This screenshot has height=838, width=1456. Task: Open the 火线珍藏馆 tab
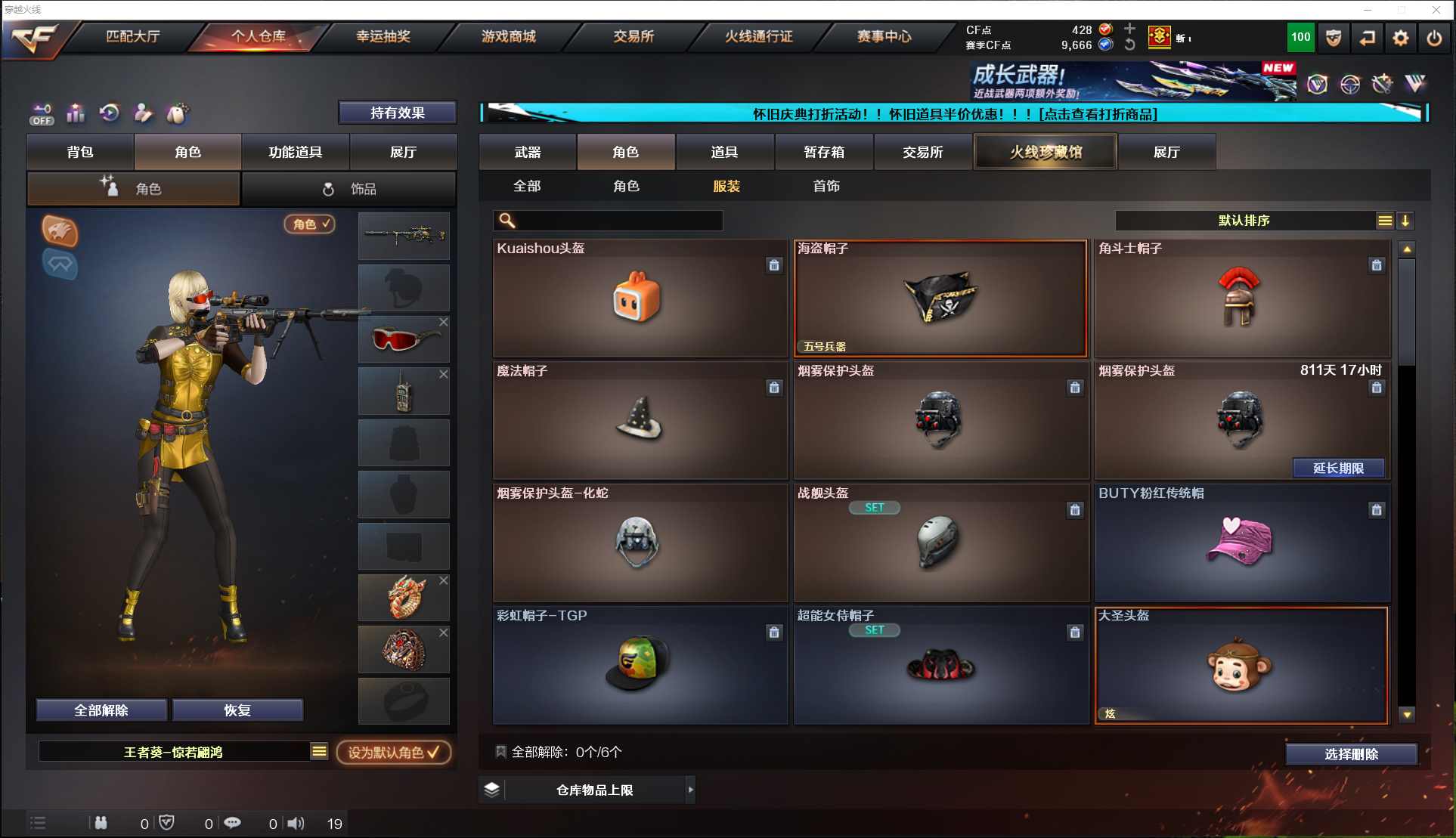(x=1046, y=152)
